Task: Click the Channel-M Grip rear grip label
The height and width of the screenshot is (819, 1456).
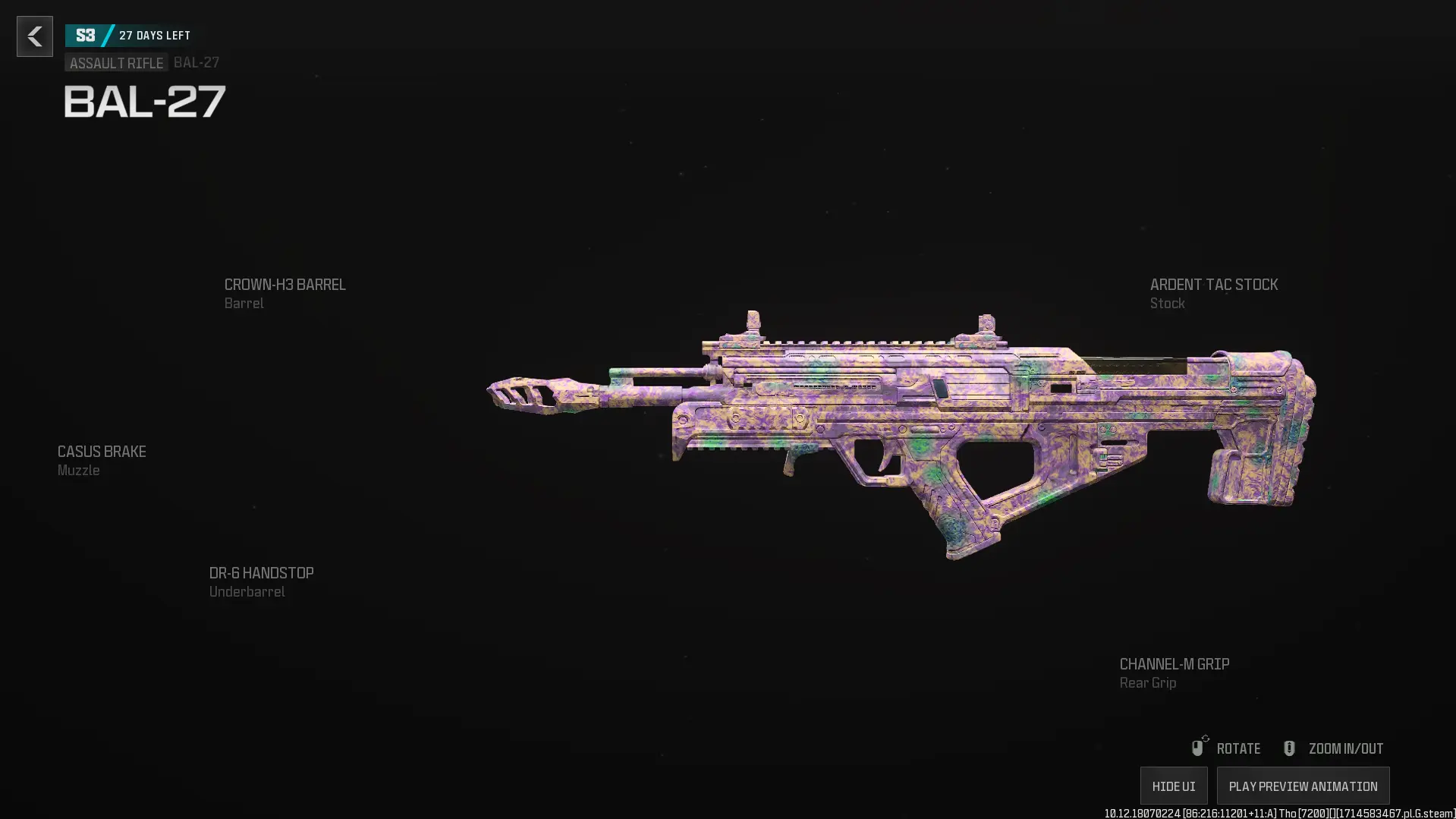Action: pyautogui.click(x=1174, y=663)
